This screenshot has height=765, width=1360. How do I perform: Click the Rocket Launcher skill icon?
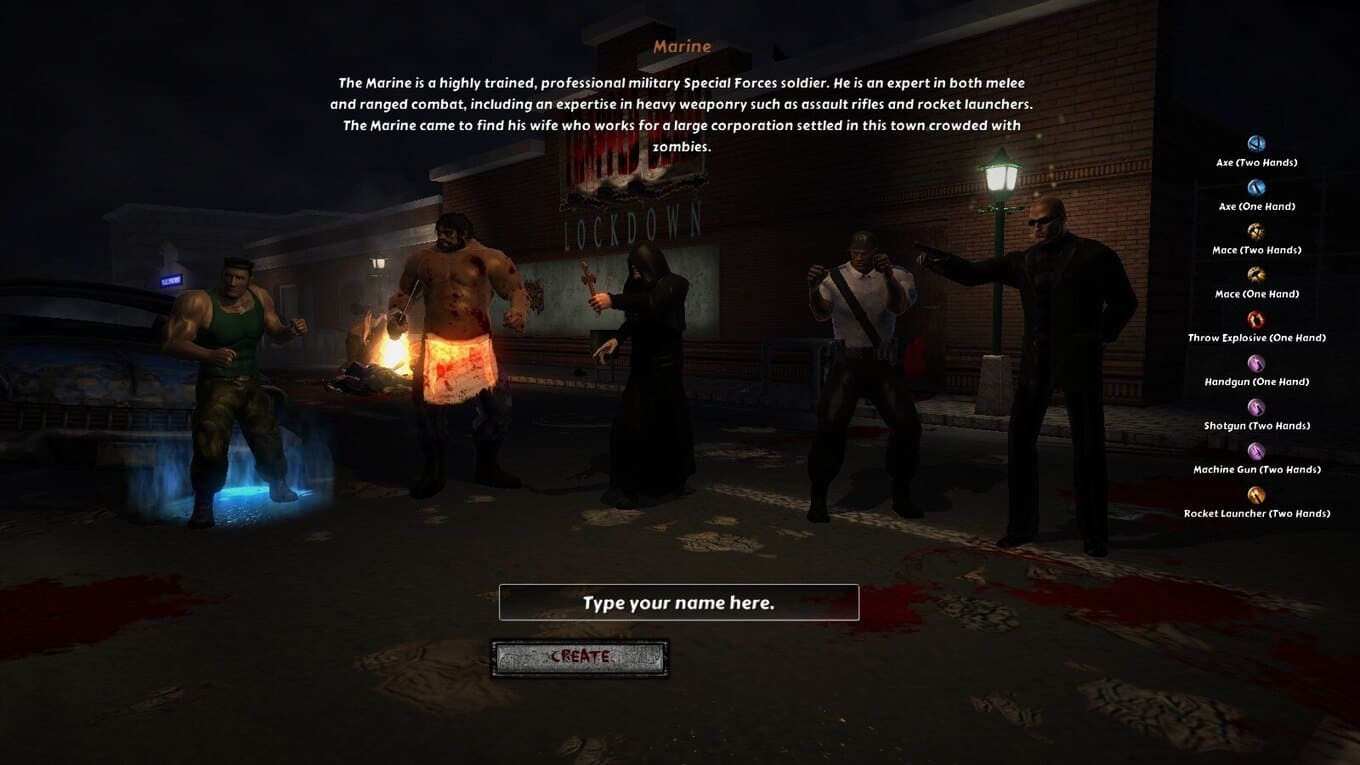[1256, 495]
